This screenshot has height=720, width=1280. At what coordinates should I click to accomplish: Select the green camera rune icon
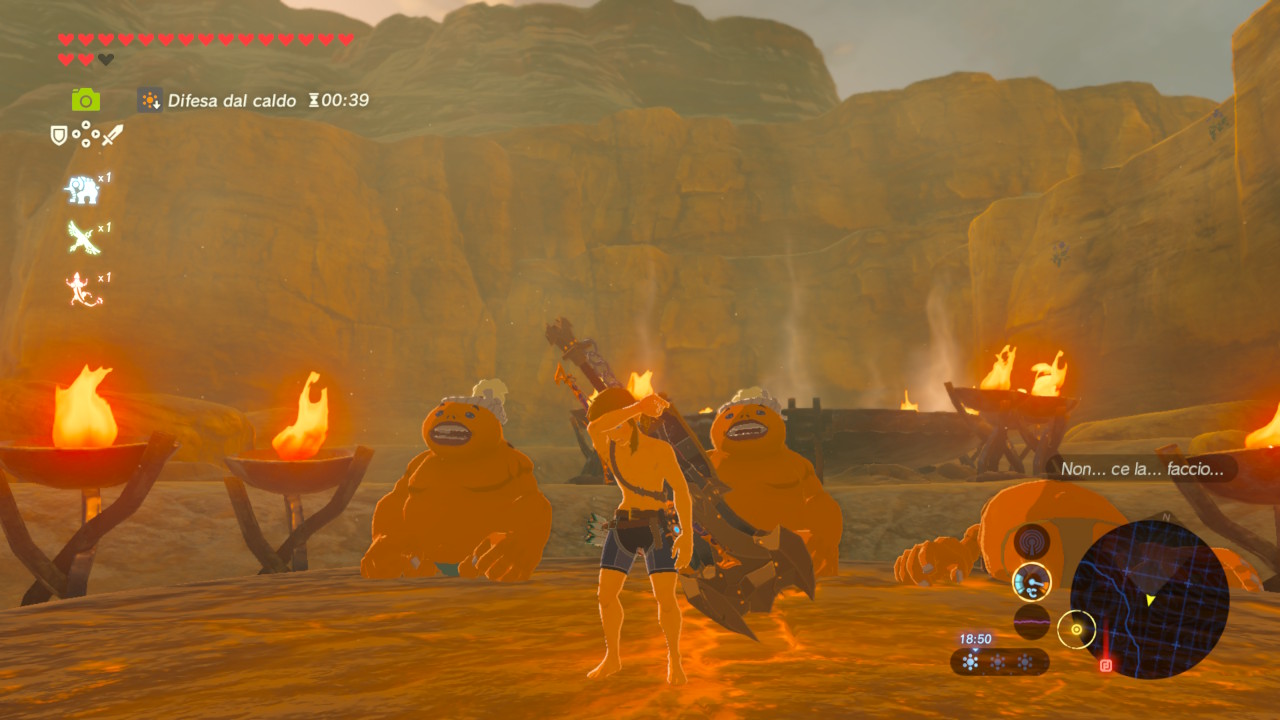(x=86, y=99)
